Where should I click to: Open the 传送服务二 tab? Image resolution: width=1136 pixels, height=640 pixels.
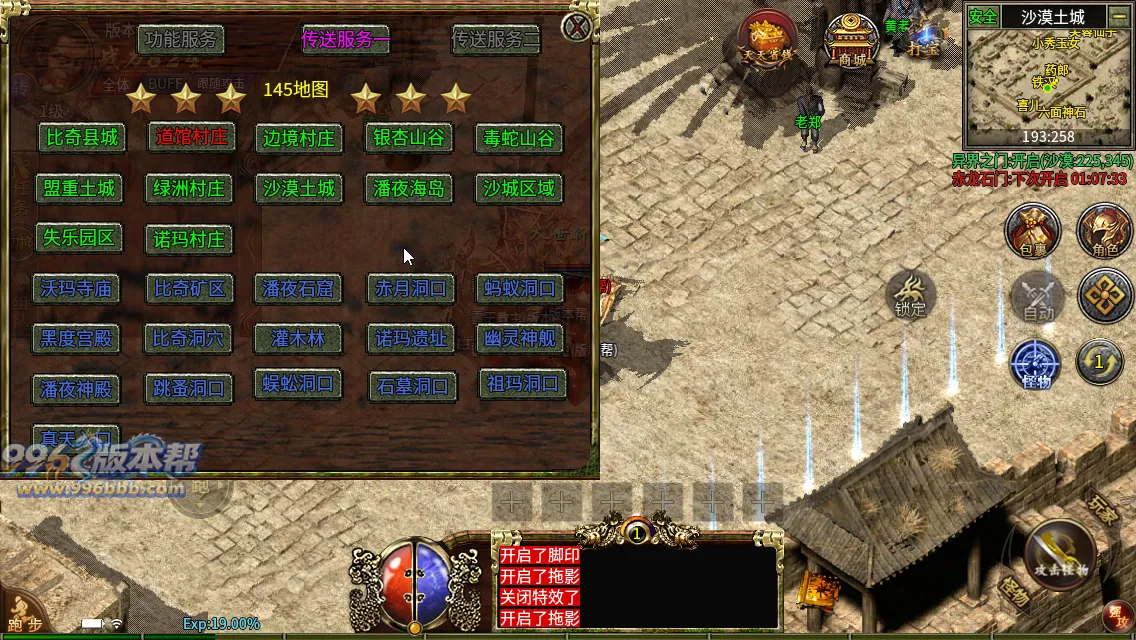tap(496, 40)
